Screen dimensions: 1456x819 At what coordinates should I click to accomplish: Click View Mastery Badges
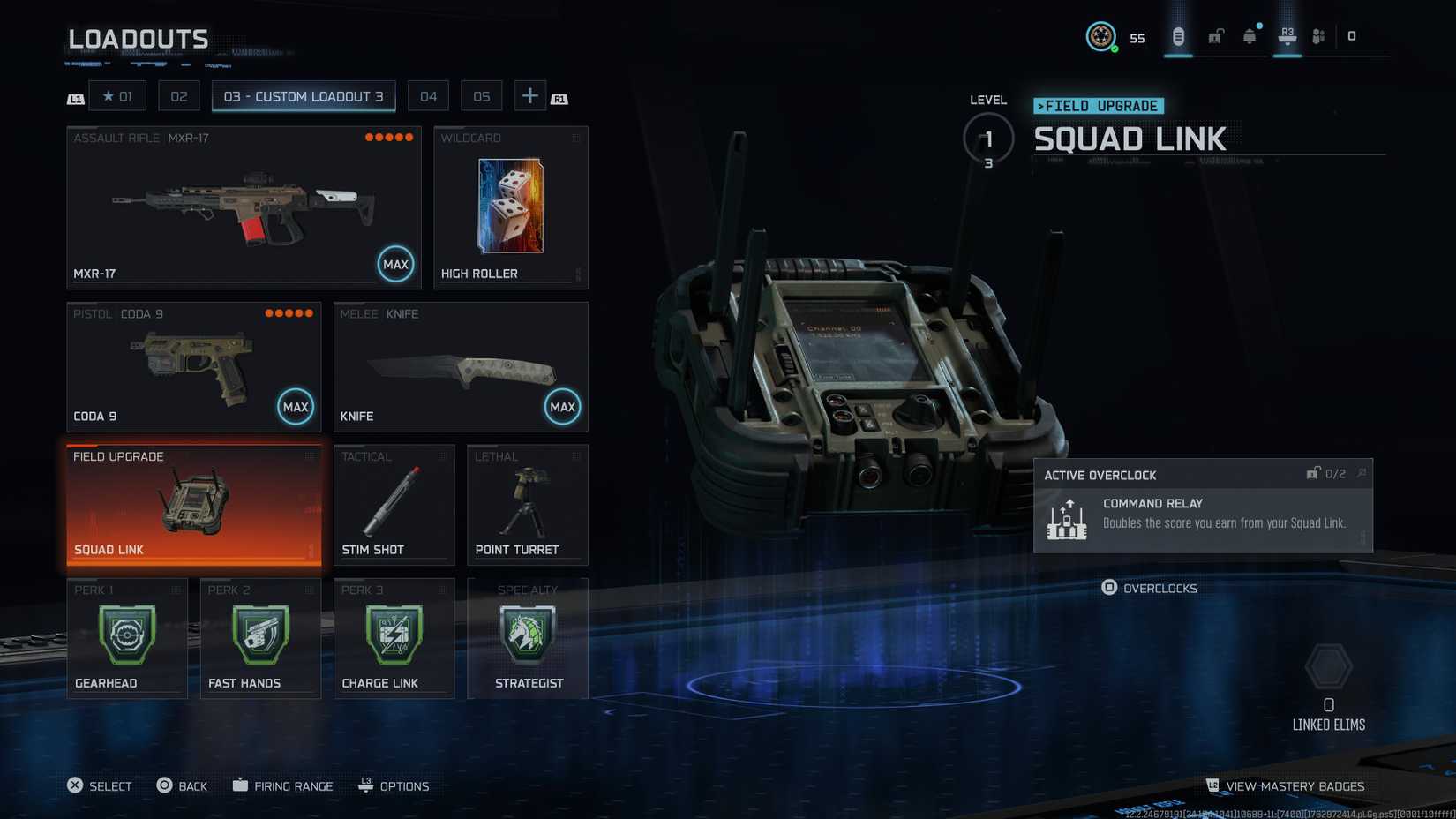coord(1287,785)
